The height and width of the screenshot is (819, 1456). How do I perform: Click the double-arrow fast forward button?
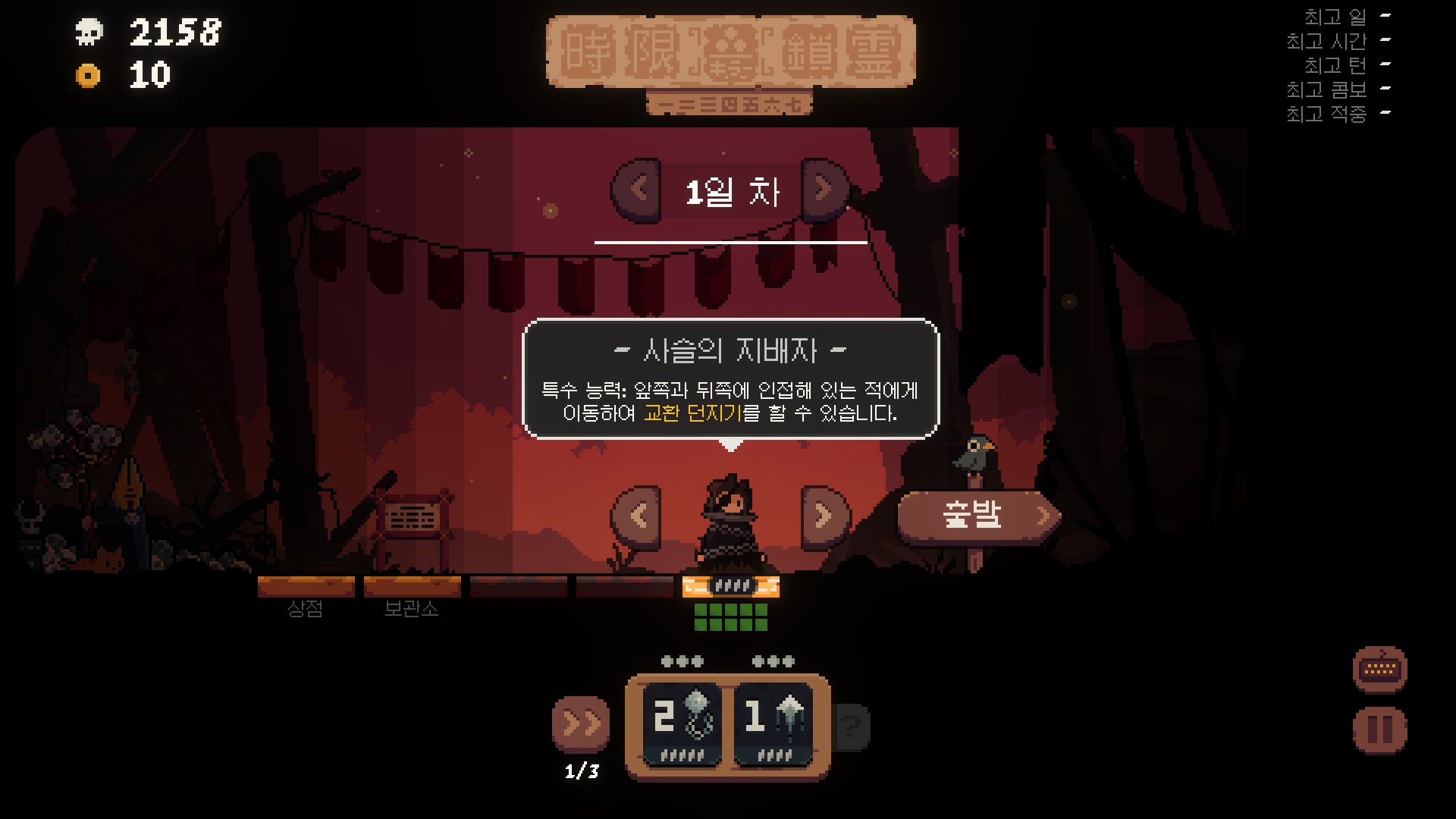(582, 724)
